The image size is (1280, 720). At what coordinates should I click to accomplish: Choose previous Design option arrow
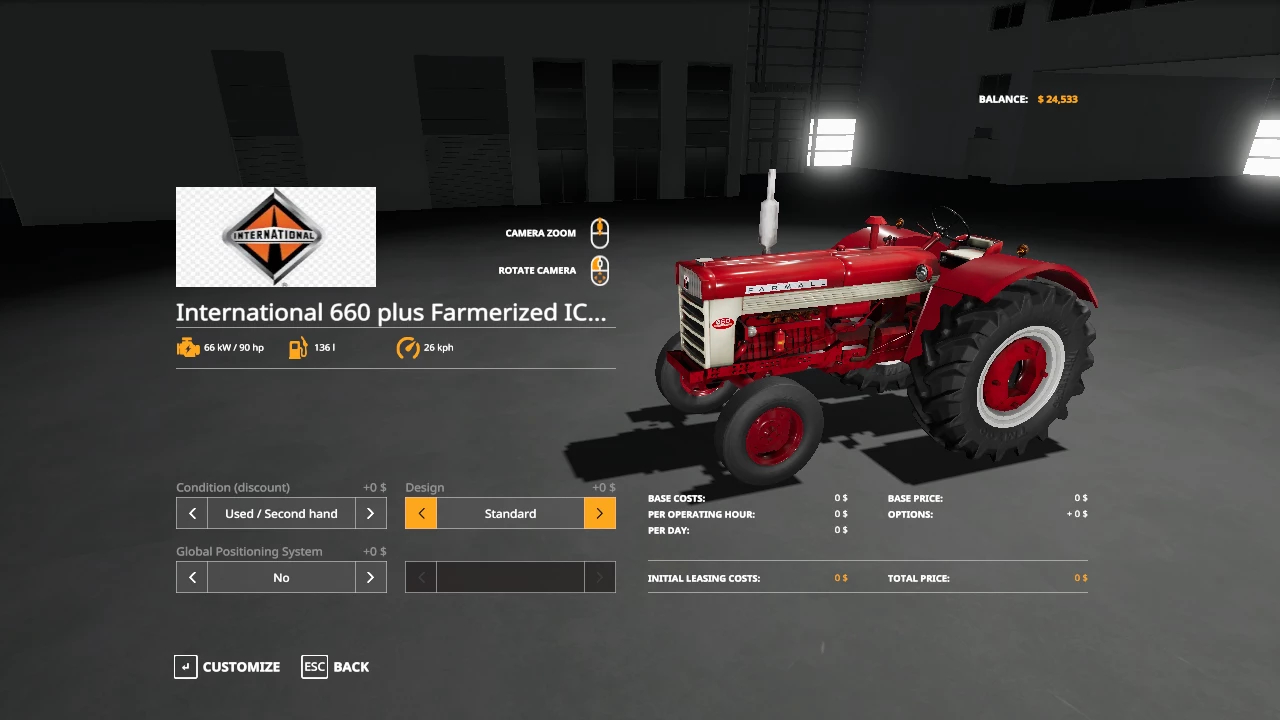pyautogui.click(x=421, y=513)
